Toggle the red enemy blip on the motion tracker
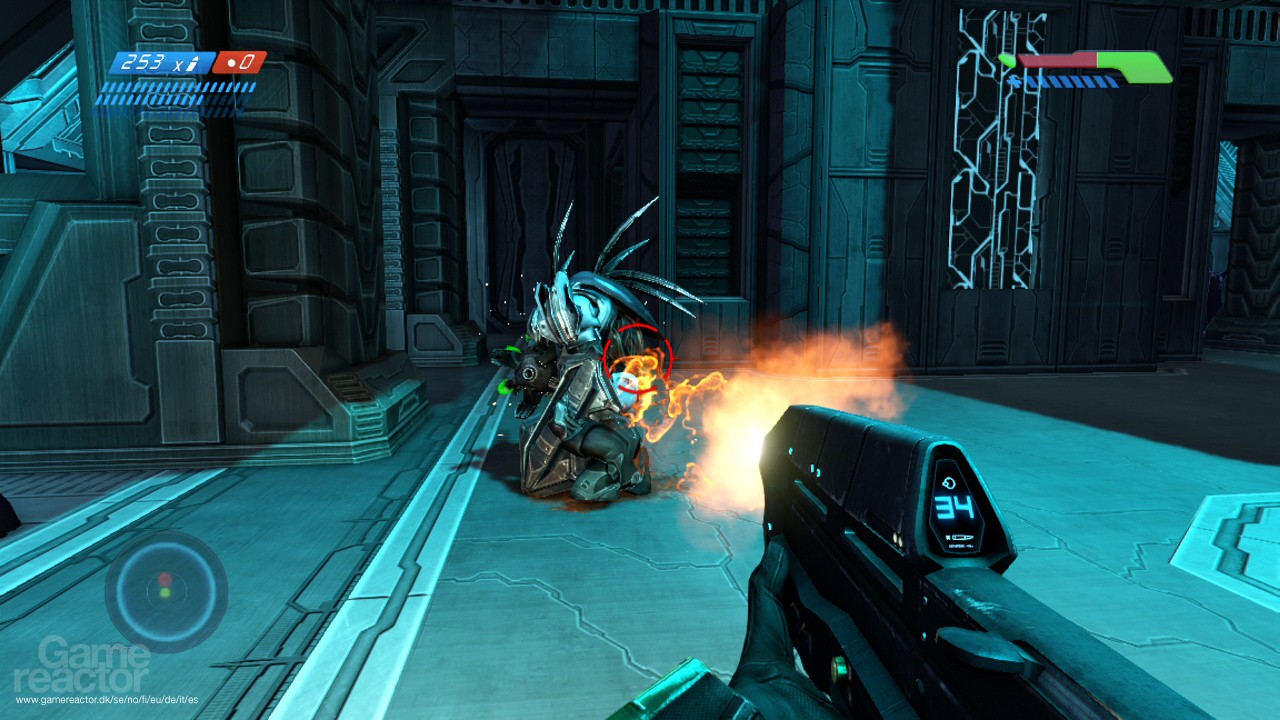Viewport: 1280px width, 720px height. tap(165, 578)
